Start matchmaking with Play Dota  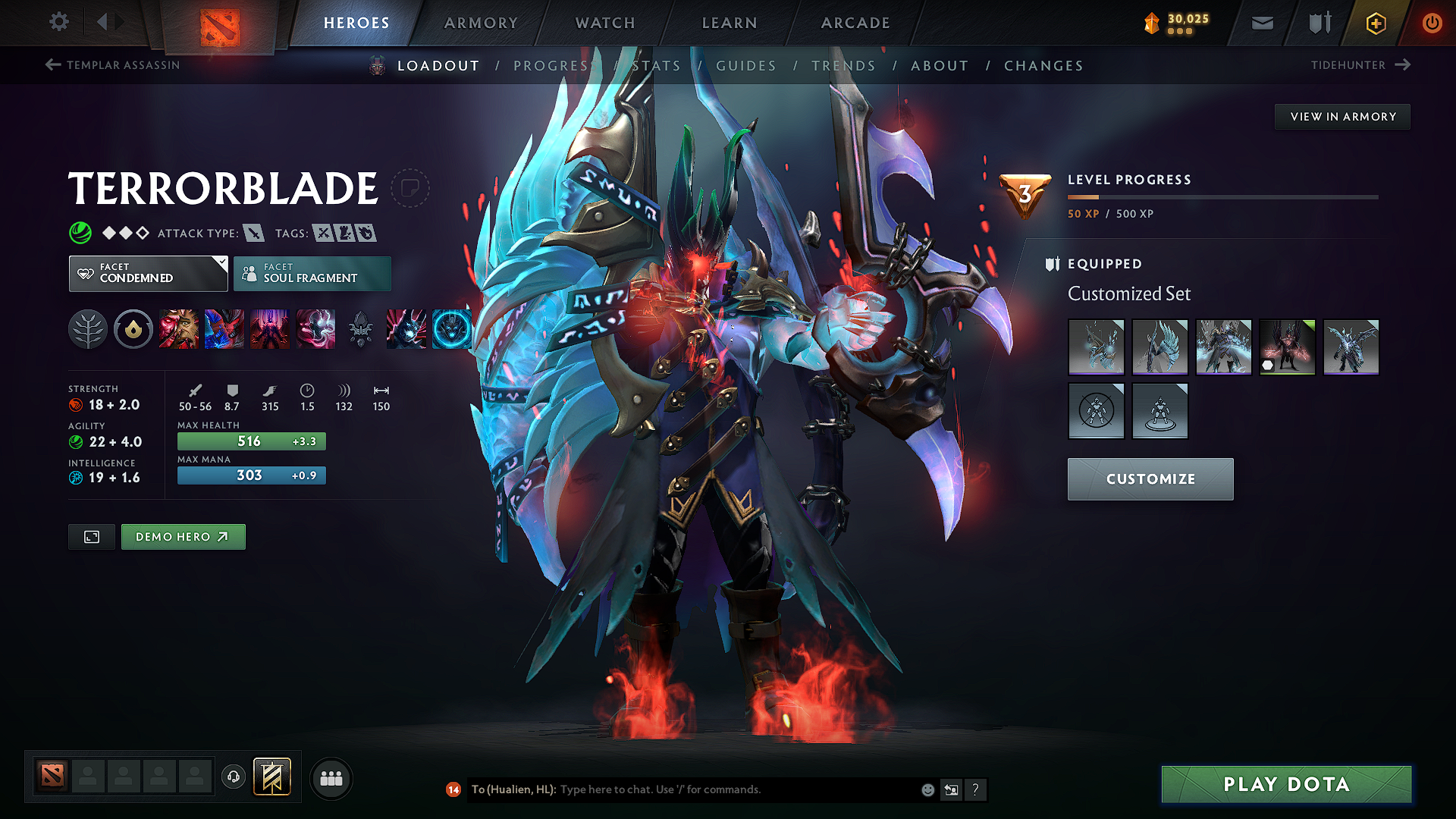coord(1286,784)
